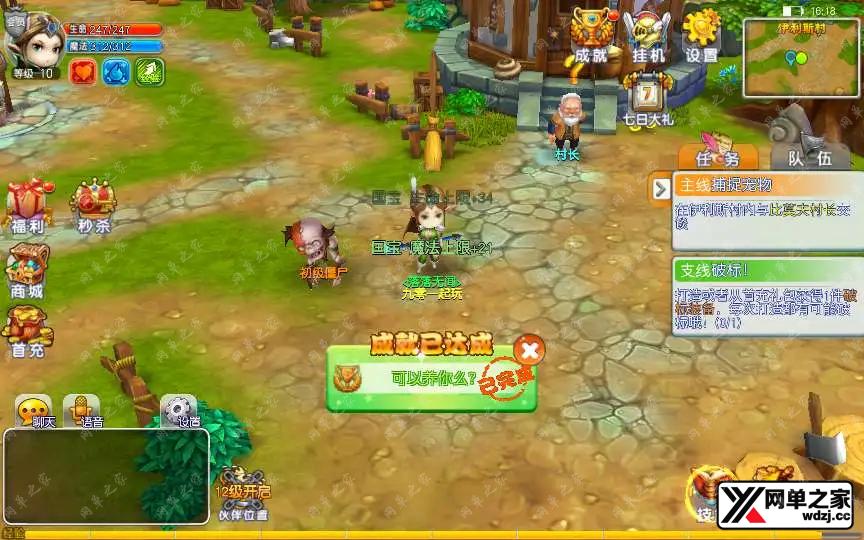Open the 福利 welfare gift box
This screenshot has height=540, width=864.
(x=29, y=208)
